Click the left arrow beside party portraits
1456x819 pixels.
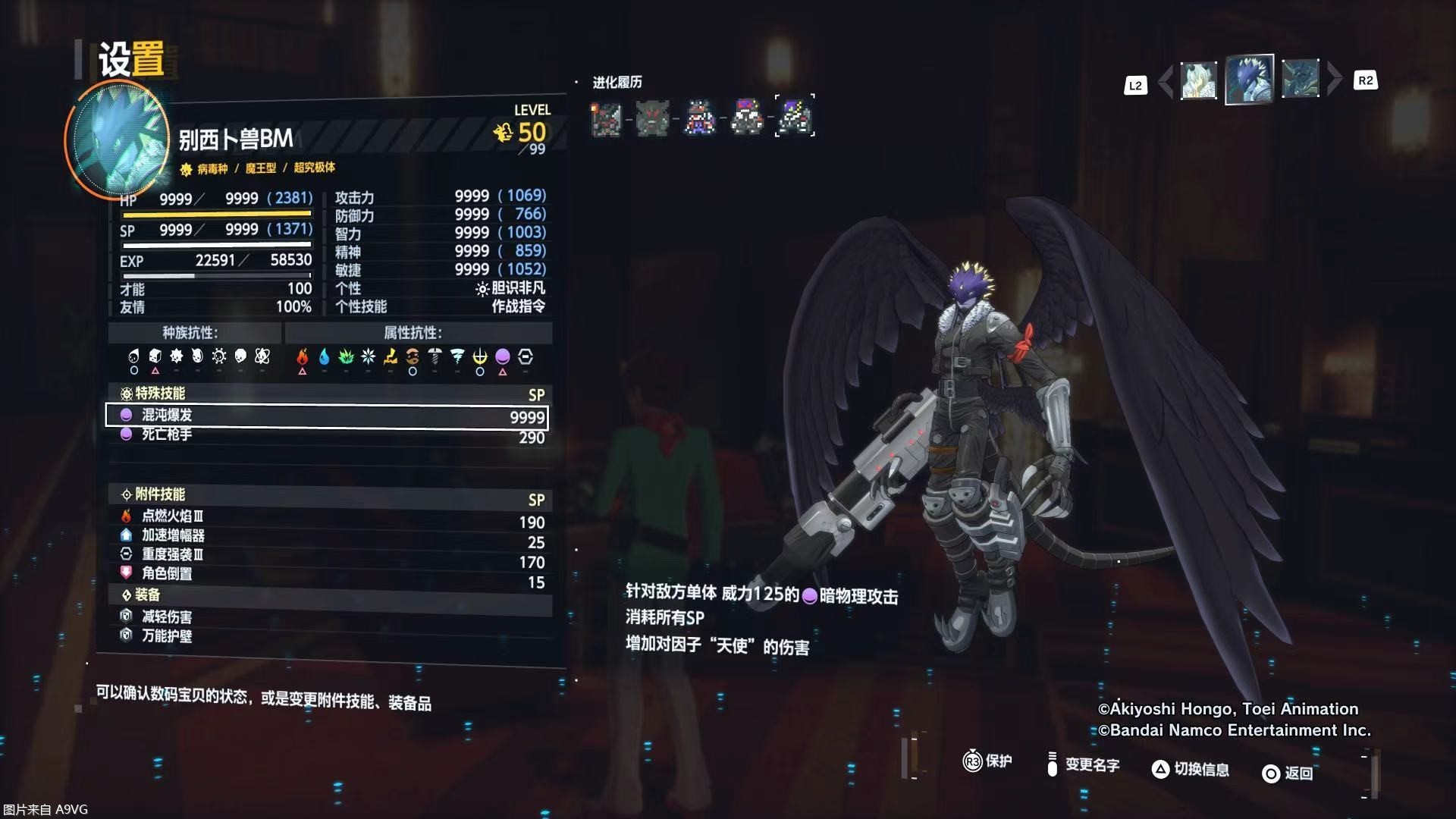coord(1166,80)
